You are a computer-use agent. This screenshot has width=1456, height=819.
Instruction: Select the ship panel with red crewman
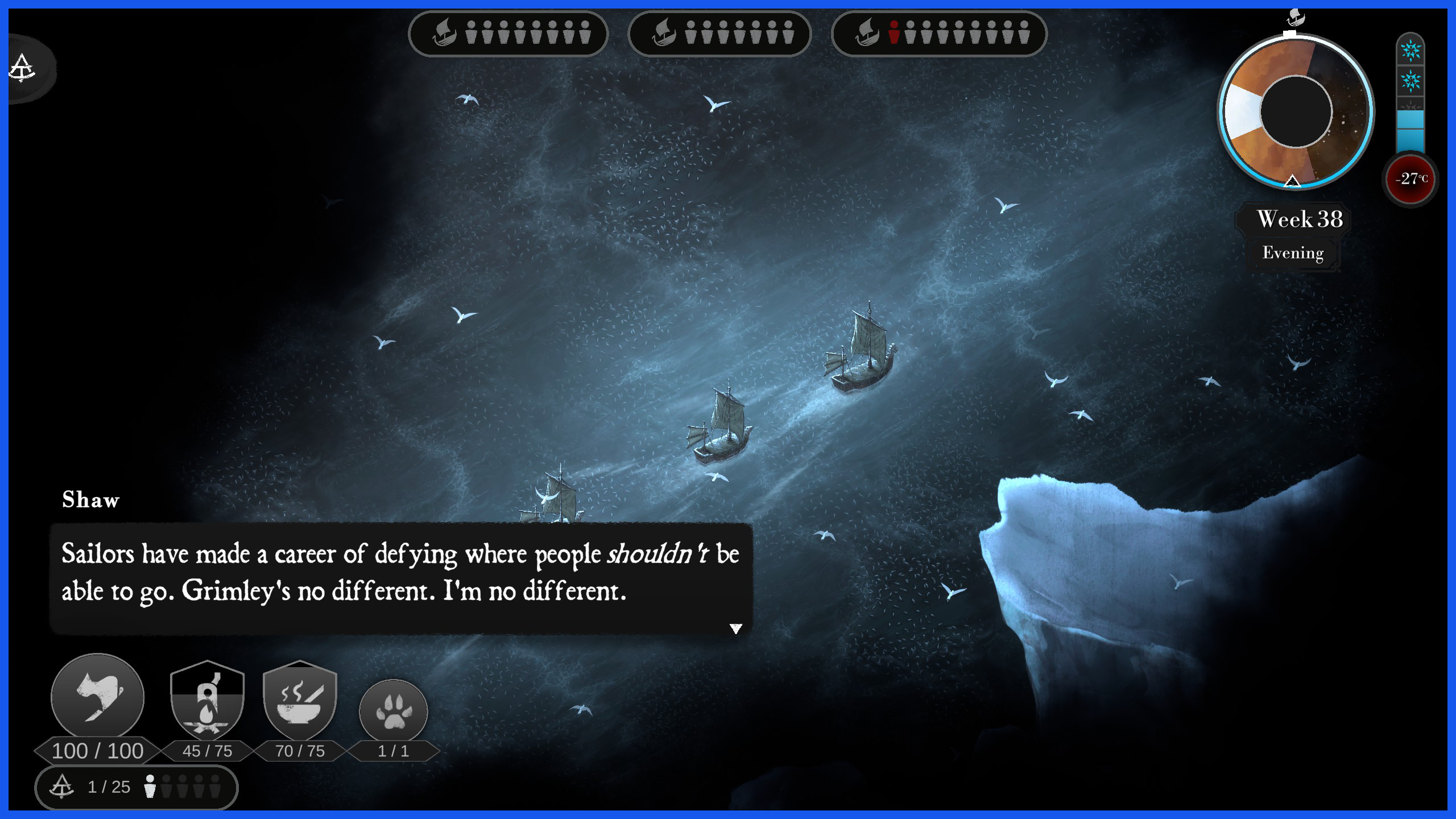pyautogui.click(x=939, y=34)
